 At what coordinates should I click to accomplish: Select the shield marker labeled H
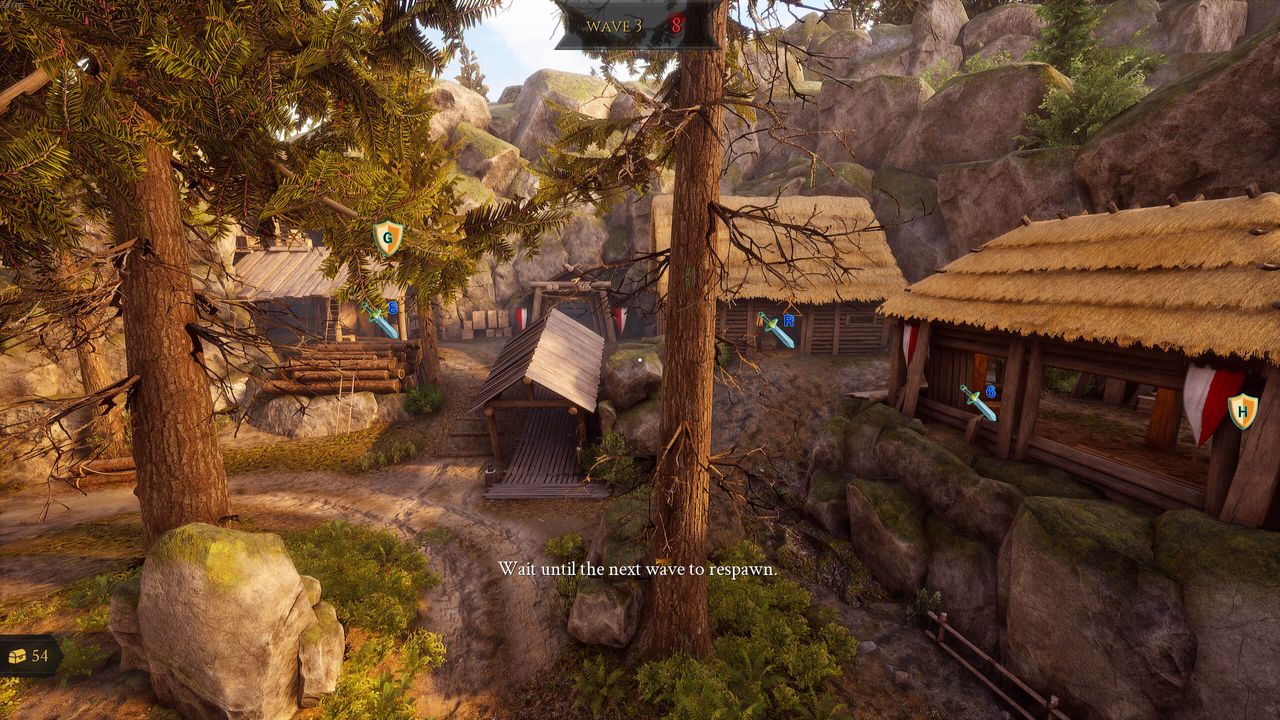click(x=1242, y=410)
